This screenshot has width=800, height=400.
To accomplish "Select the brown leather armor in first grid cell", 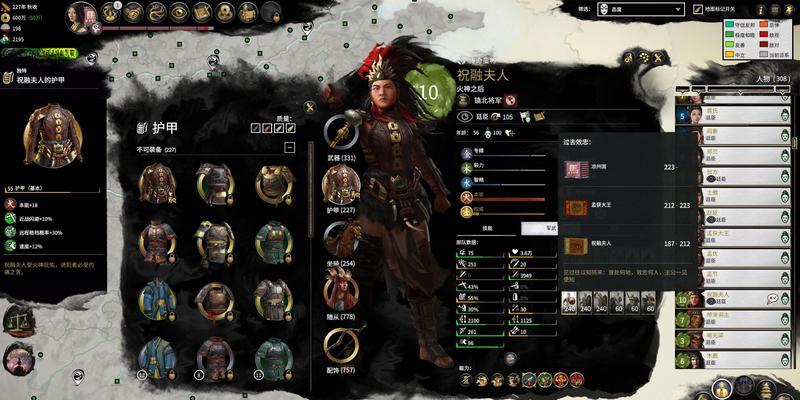I will point(158,183).
